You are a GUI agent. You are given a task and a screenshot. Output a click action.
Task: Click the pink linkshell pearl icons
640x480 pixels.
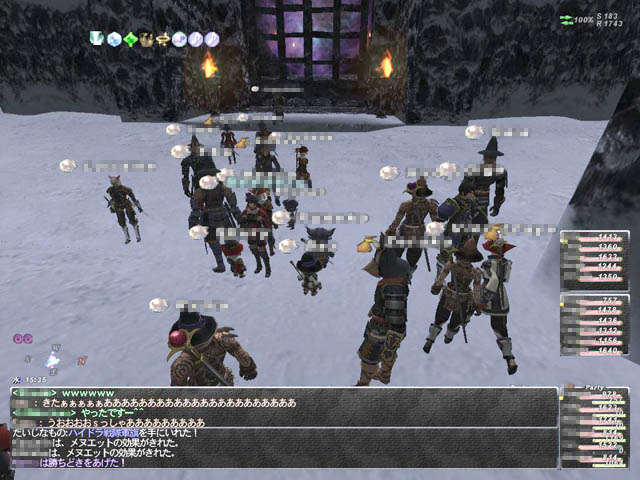tap(22, 338)
